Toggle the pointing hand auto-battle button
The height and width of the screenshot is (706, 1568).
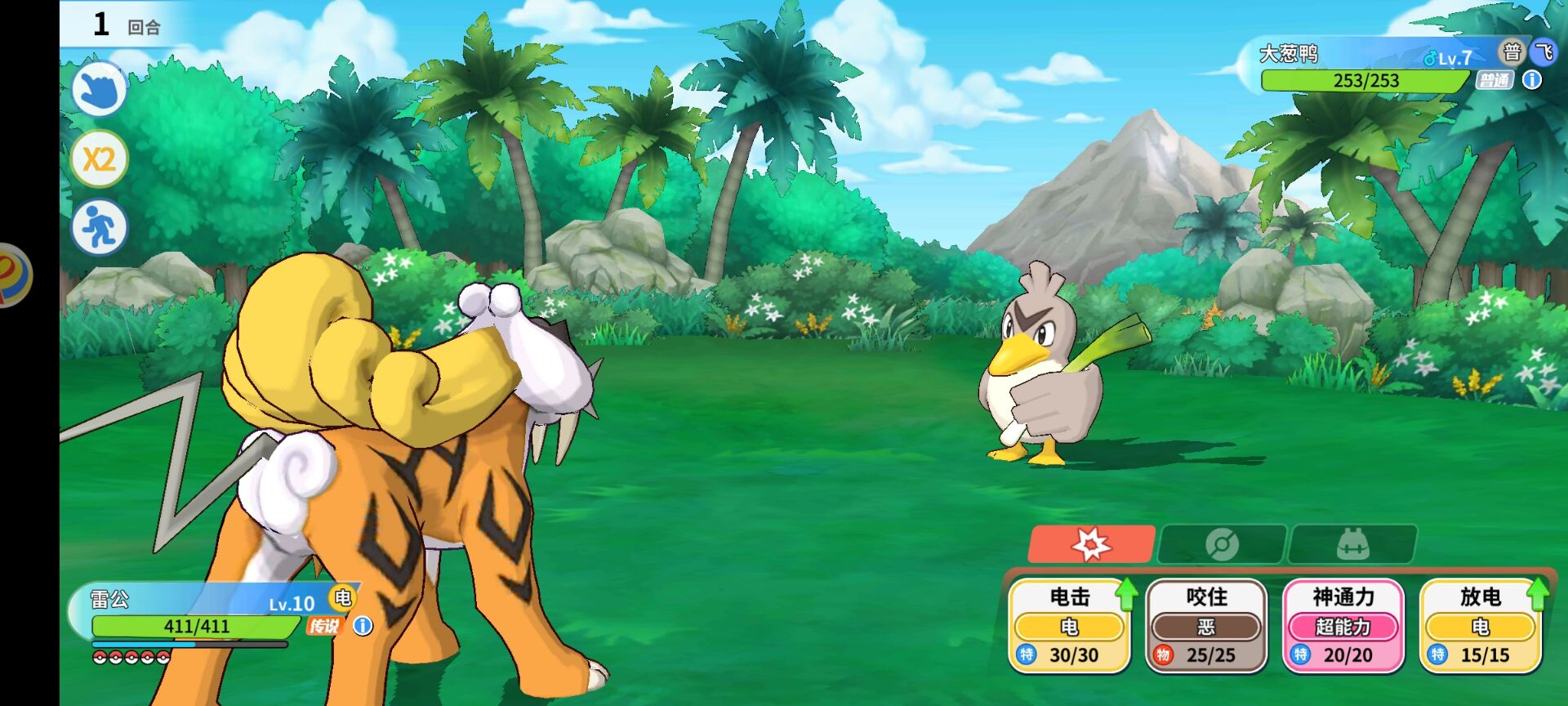tap(100, 89)
